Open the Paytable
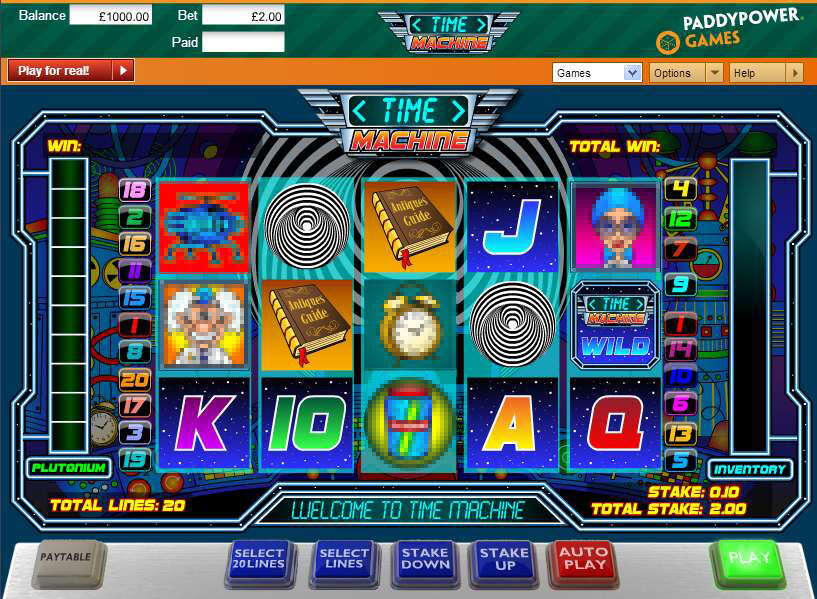817x599 pixels. pos(67,558)
